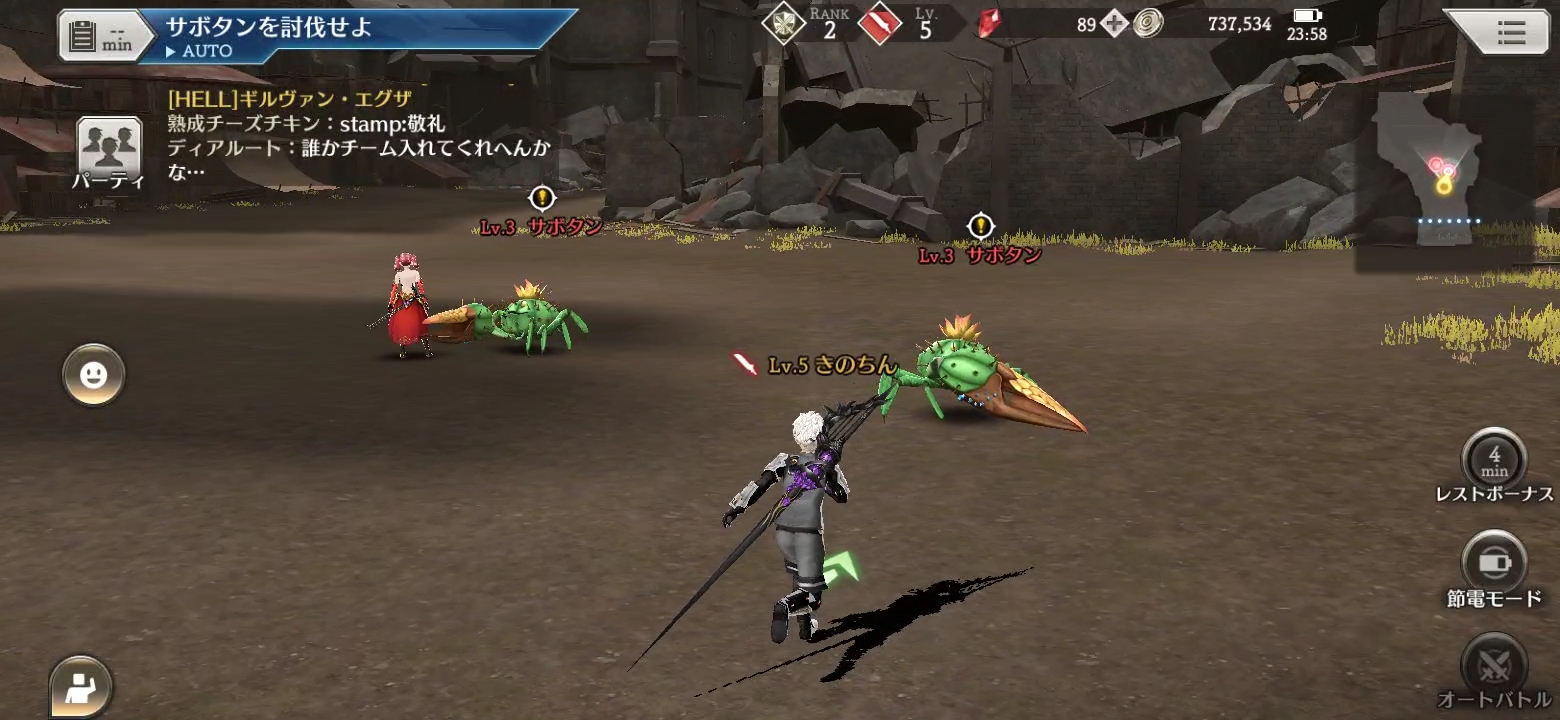Image resolution: width=1560 pixels, height=720 pixels.
Task: Click the plus button to add gems
Action: pos(1115,24)
